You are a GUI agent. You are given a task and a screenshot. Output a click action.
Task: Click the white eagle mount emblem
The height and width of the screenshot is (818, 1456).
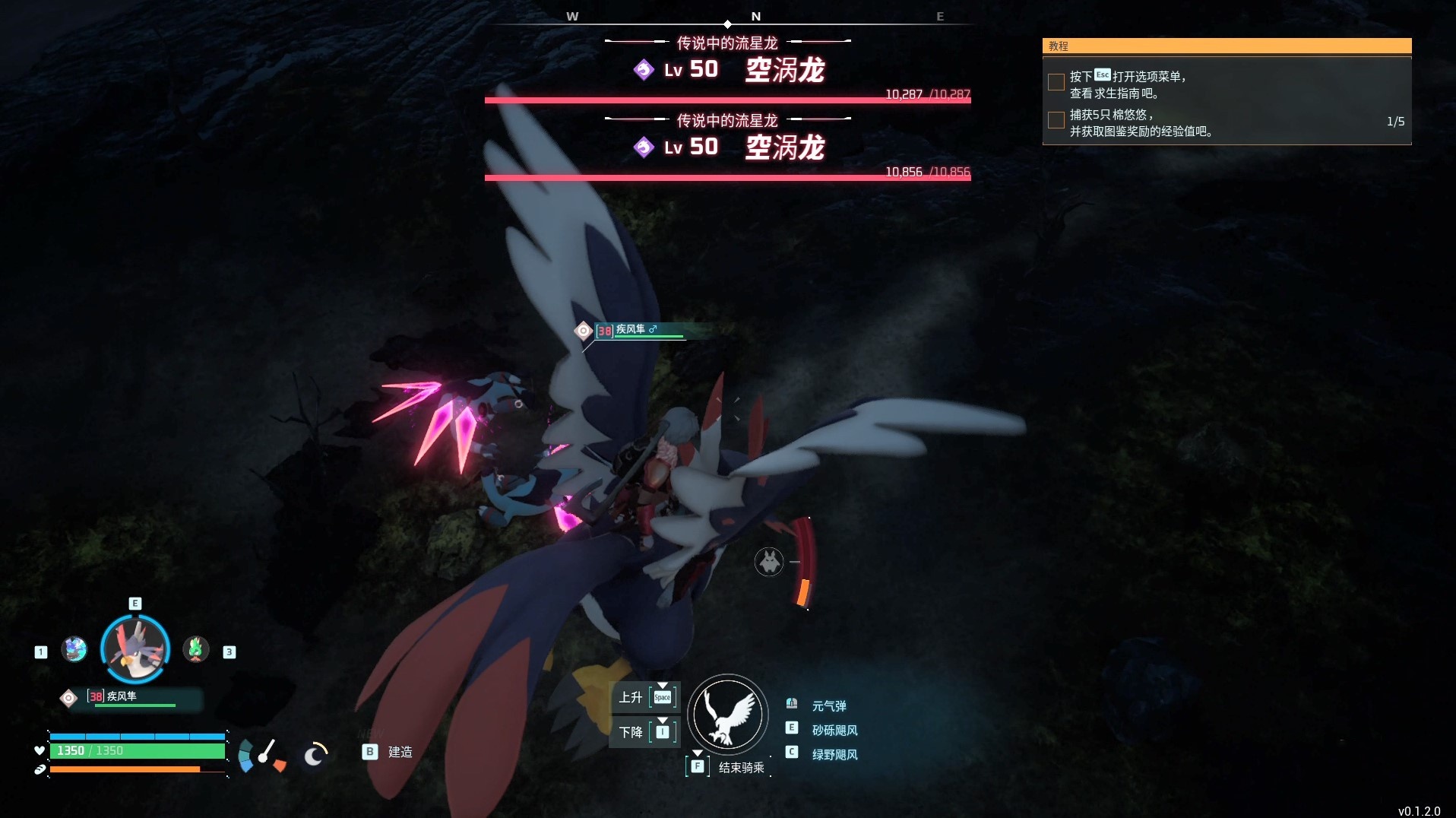(x=727, y=715)
